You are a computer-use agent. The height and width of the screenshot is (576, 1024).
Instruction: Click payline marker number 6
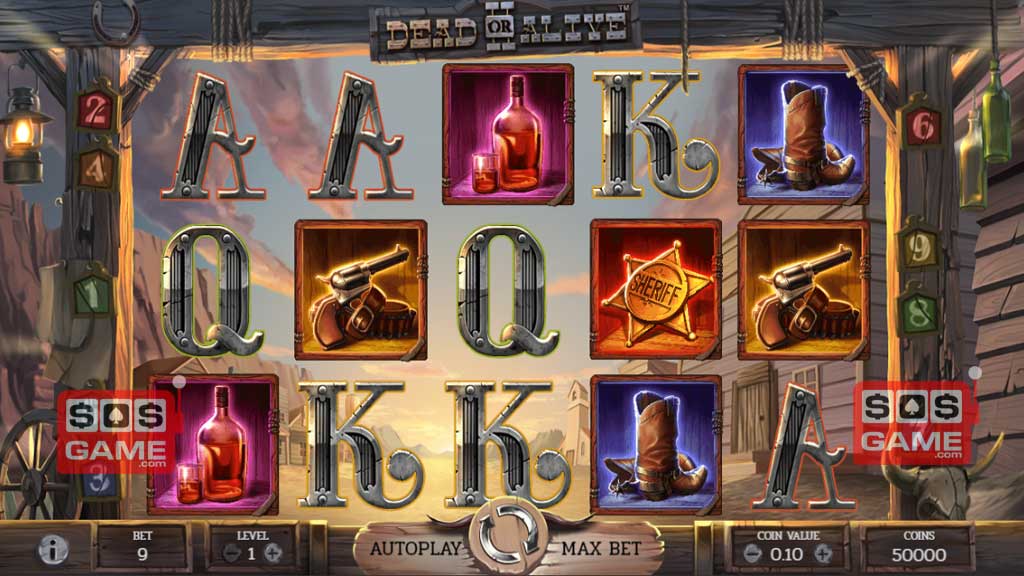point(923,125)
